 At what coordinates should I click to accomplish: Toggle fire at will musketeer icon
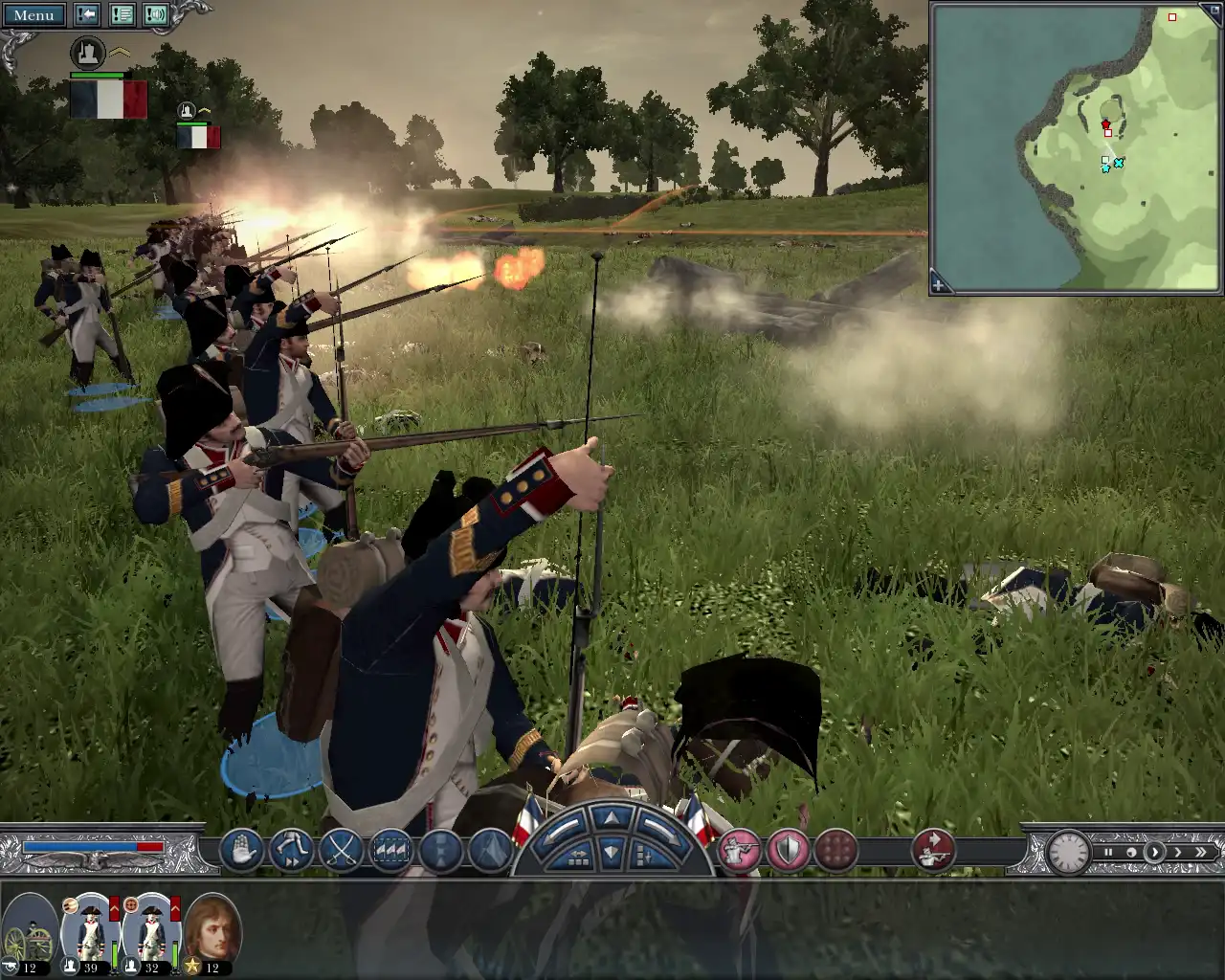(x=739, y=850)
